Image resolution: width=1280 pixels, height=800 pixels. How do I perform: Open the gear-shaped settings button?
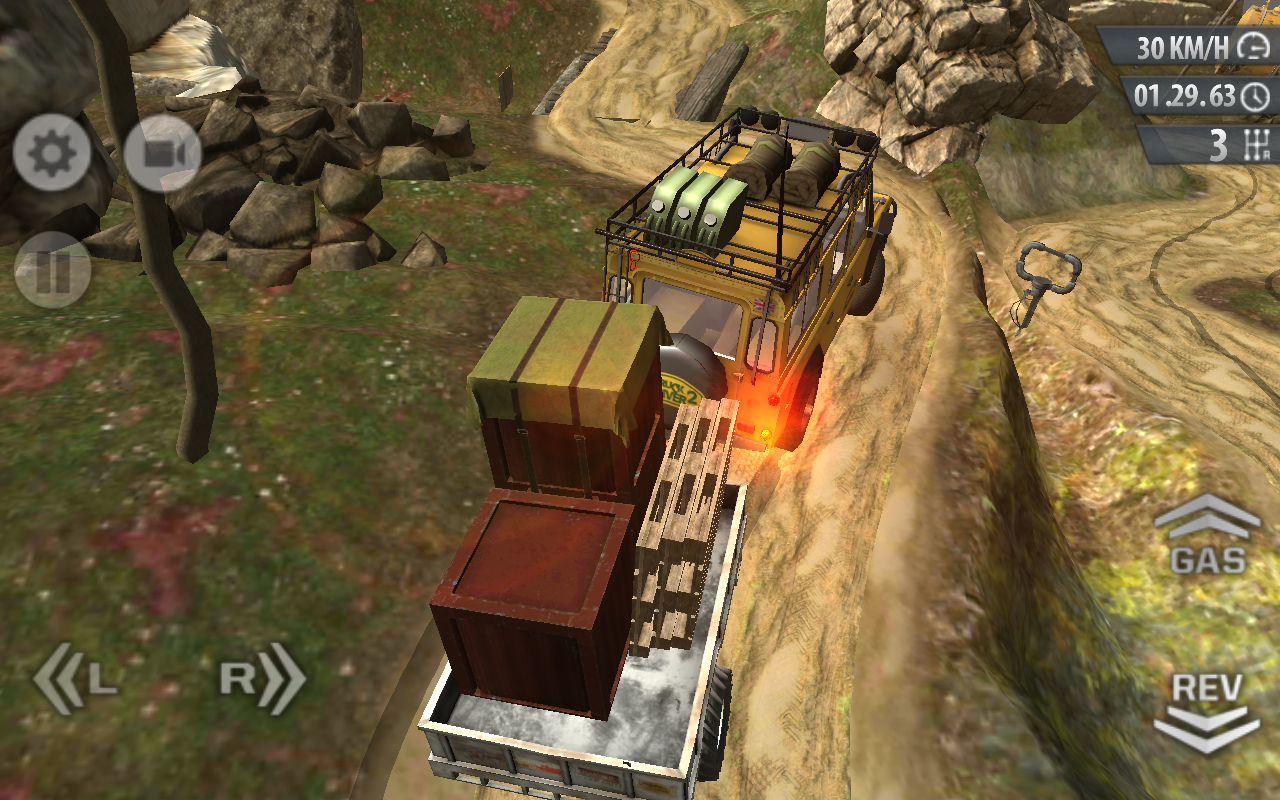coord(52,153)
